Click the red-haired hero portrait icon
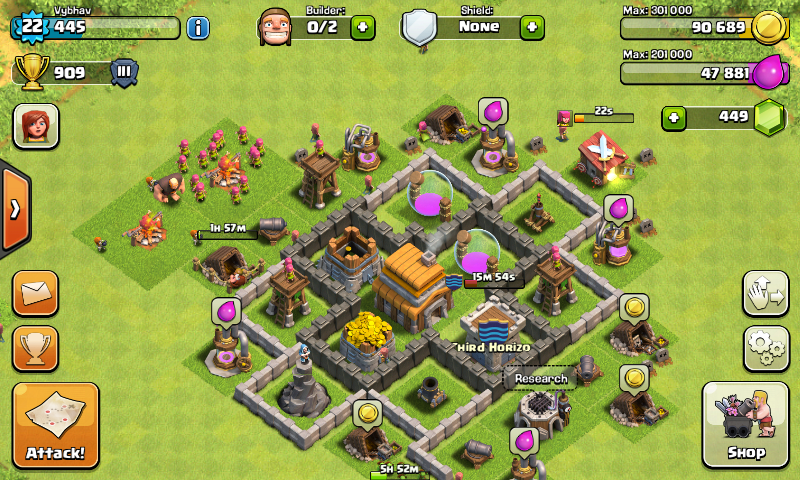Viewport: 800px width, 480px height. 35,126
